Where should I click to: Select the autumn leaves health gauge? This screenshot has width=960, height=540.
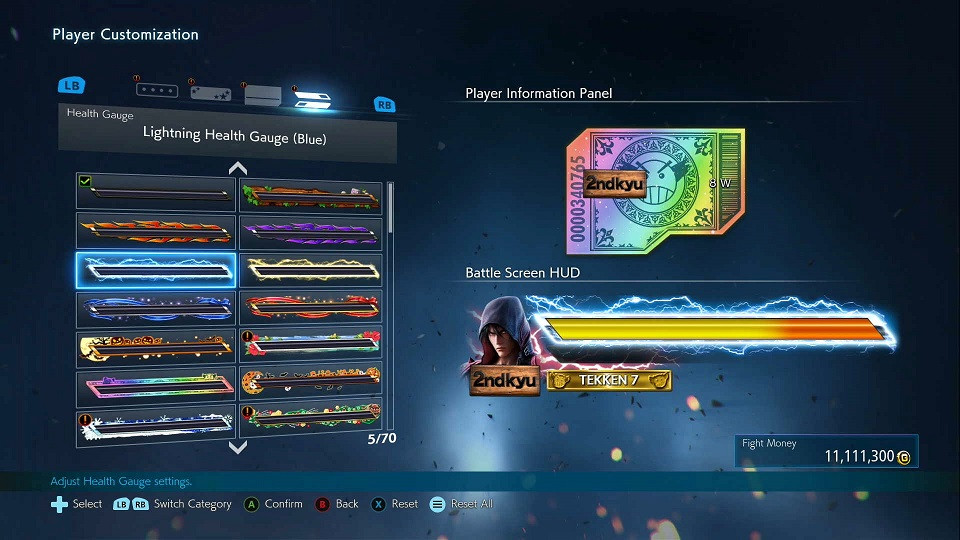pos(311,192)
